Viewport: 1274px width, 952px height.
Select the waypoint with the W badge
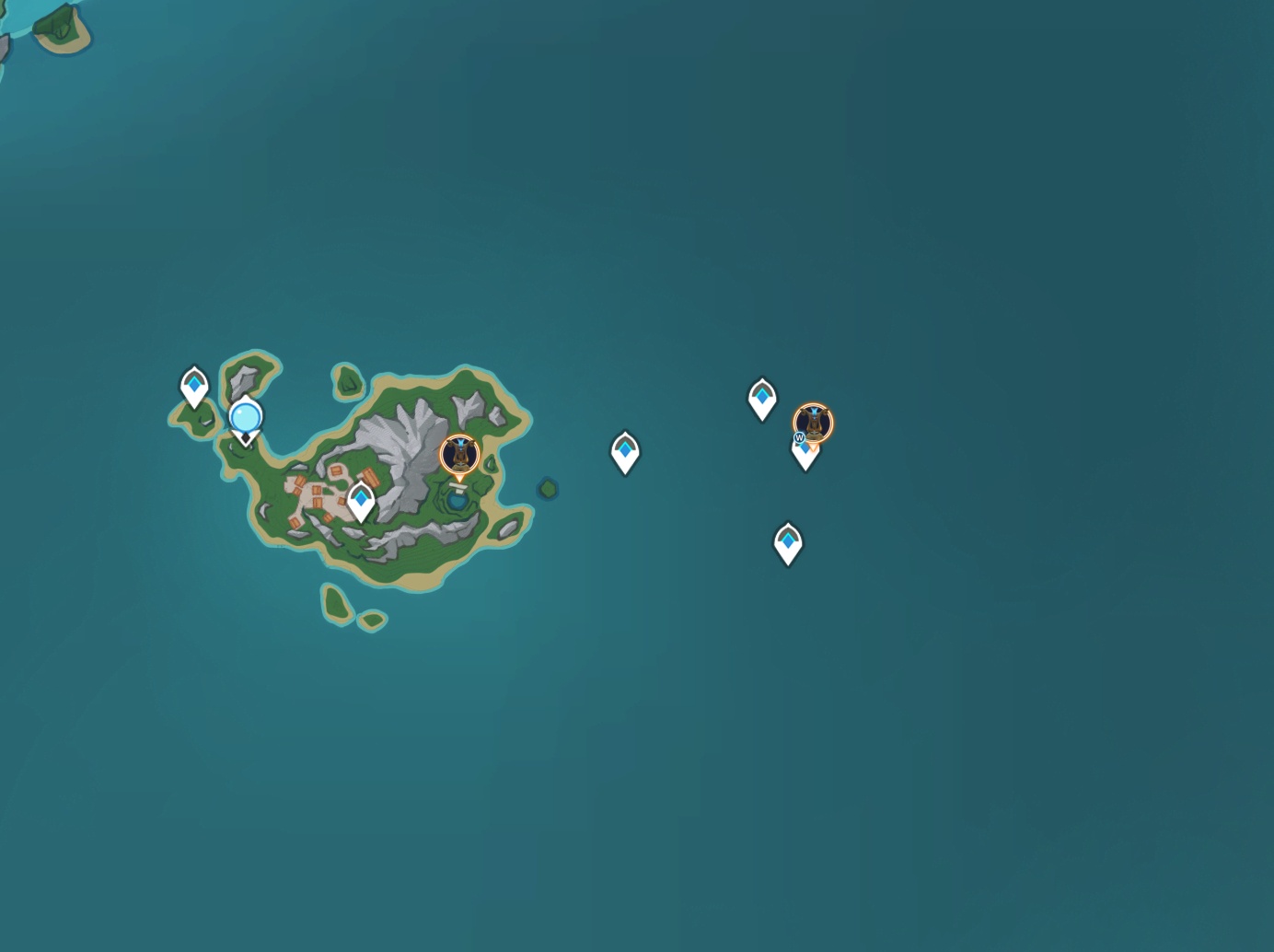tap(805, 452)
